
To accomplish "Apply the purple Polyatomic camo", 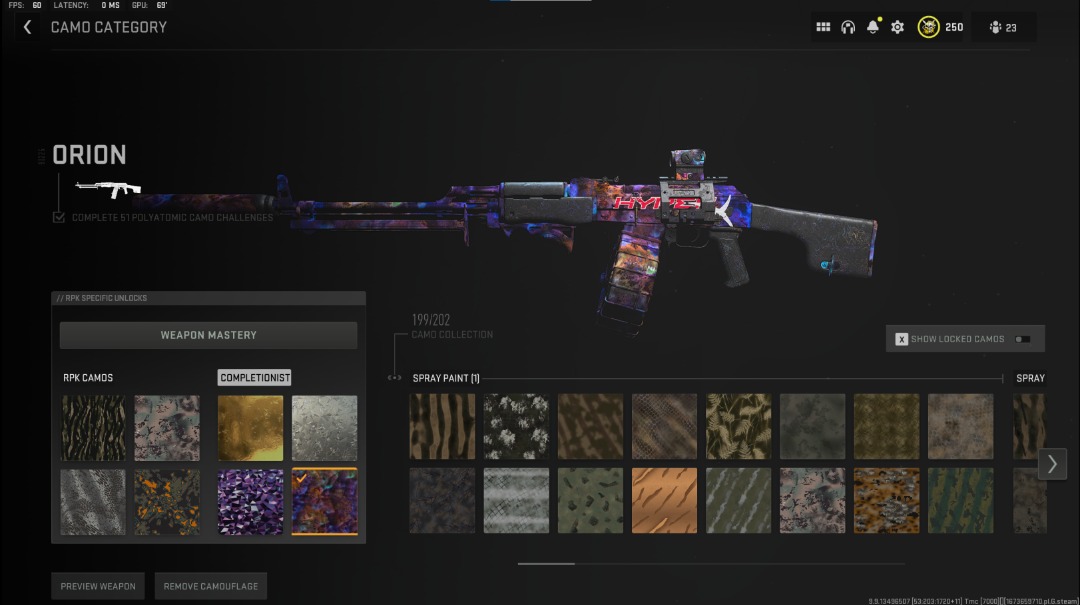I will coord(250,501).
